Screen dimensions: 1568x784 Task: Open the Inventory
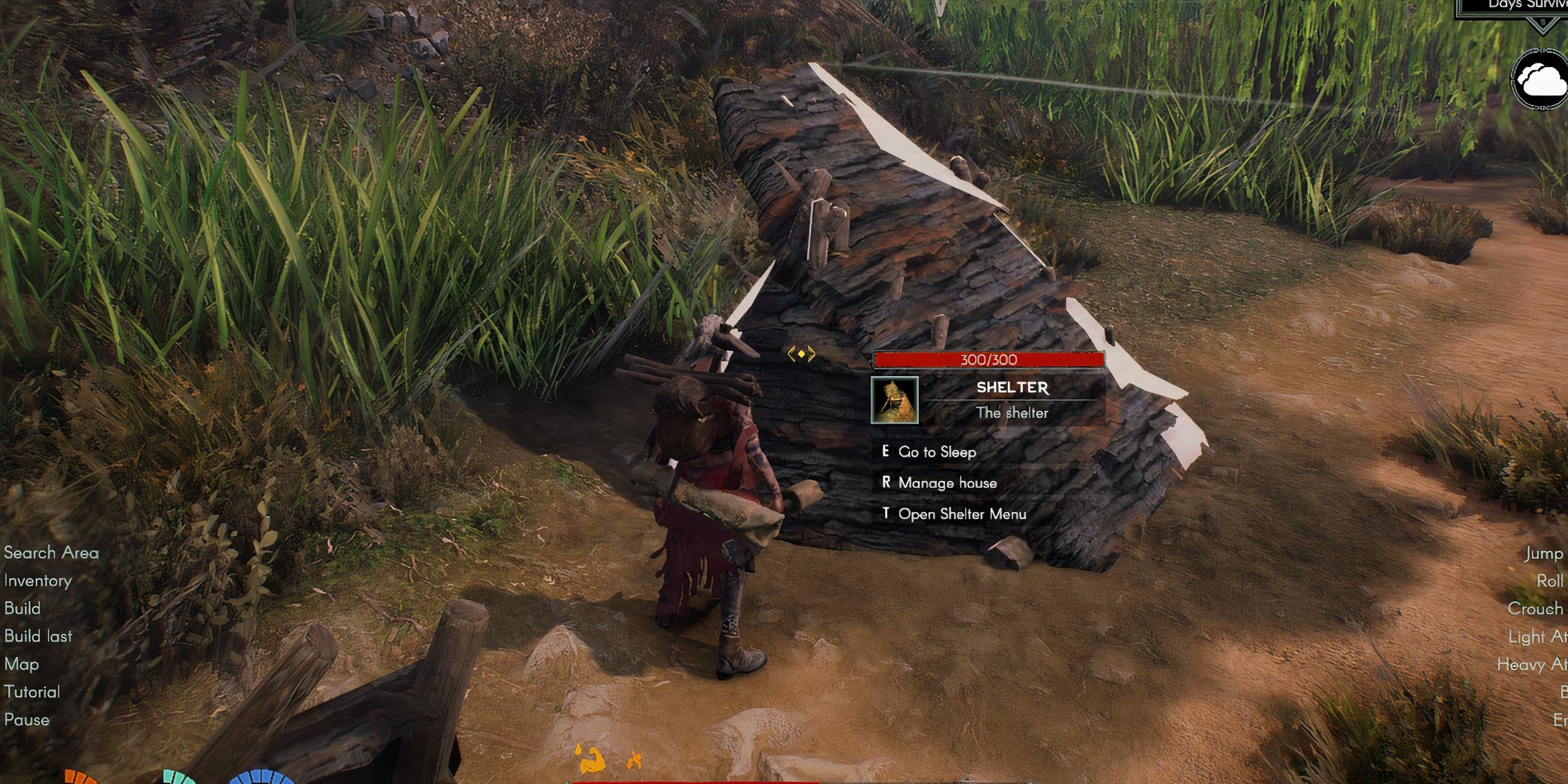tap(38, 580)
